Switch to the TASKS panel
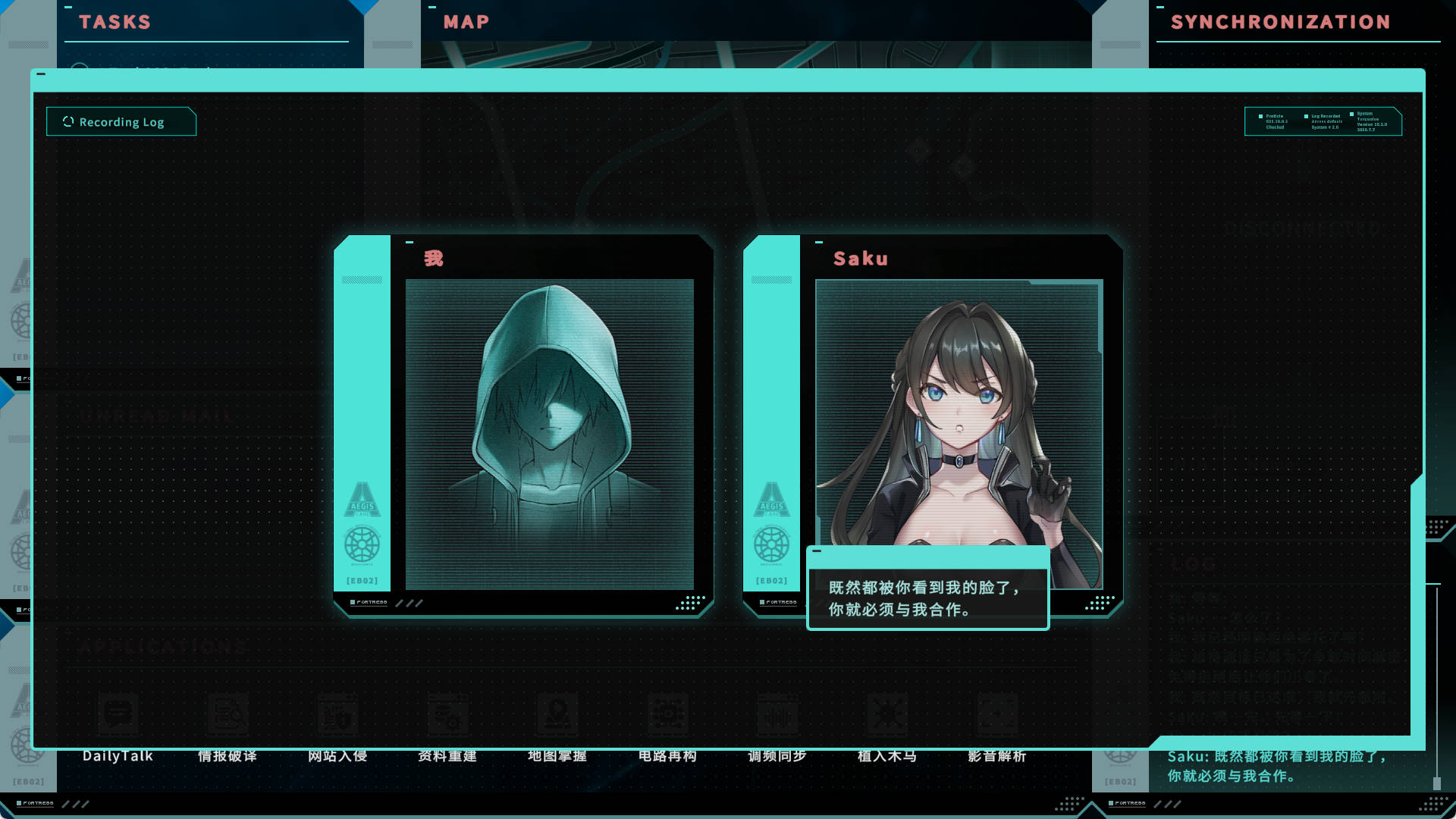The height and width of the screenshot is (819, 1456). coord(115,21)
